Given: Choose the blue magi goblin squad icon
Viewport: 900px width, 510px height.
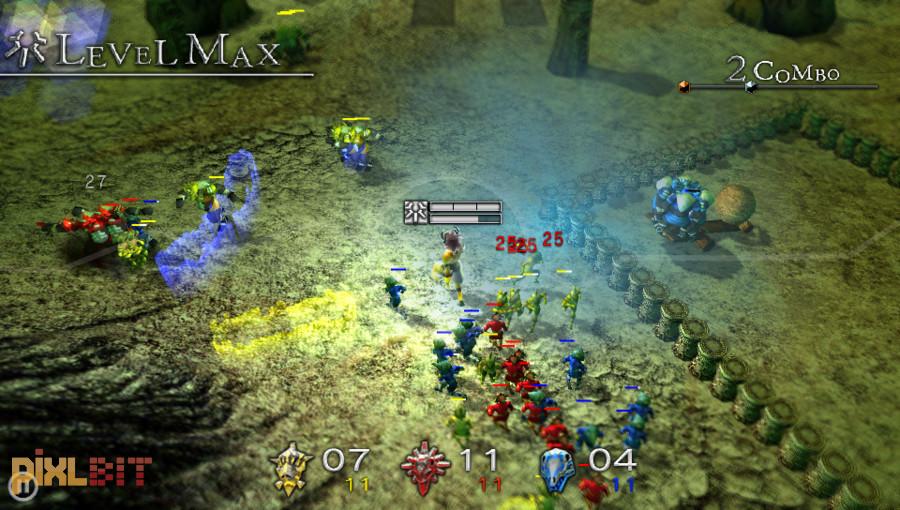Looking at the screenshot, I should 557,467.
